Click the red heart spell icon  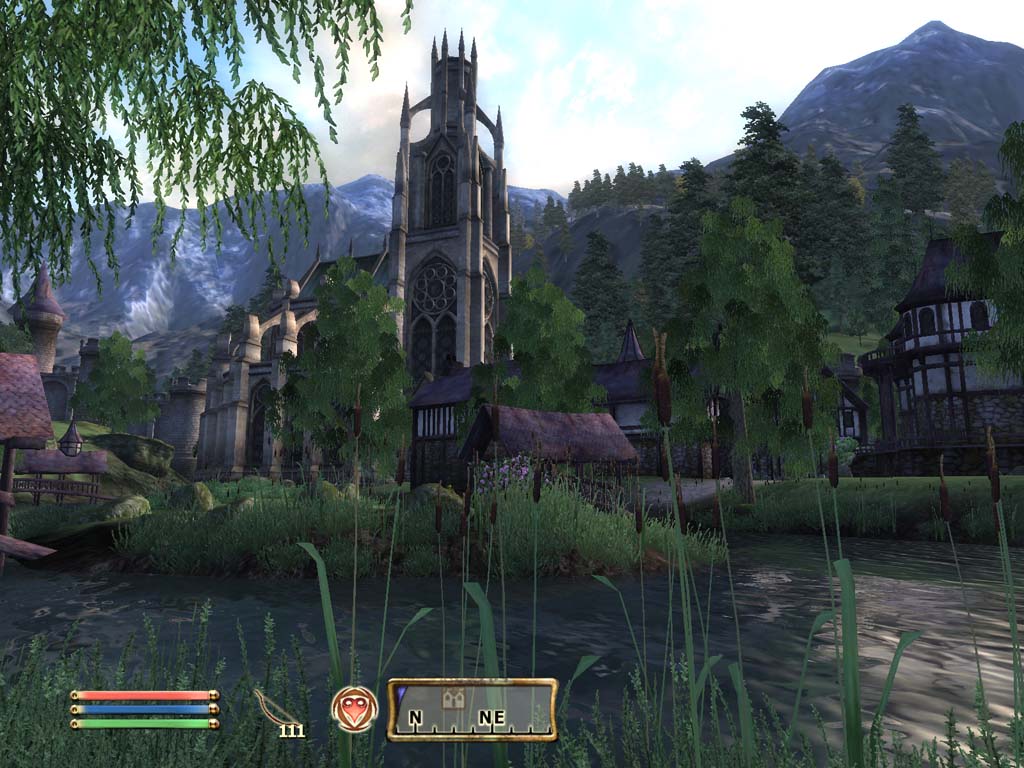point(355,709)
